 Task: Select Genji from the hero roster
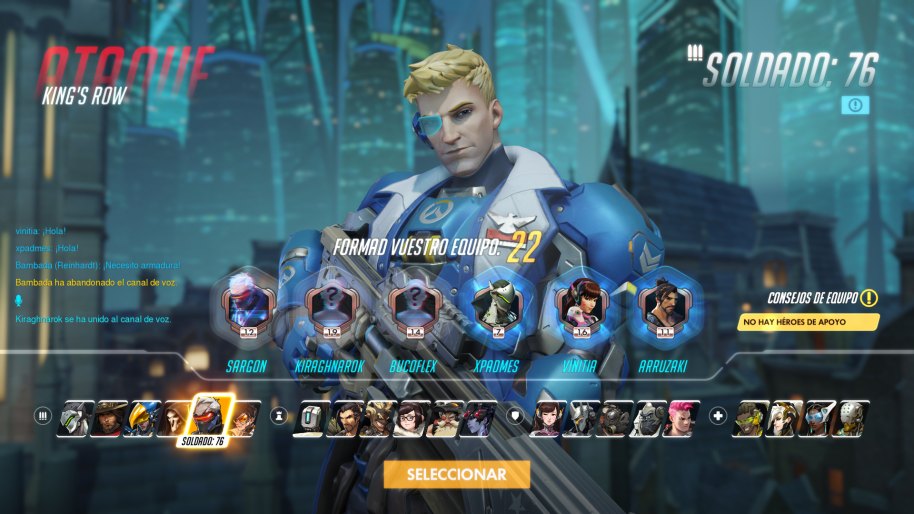[x=72, y=418]
